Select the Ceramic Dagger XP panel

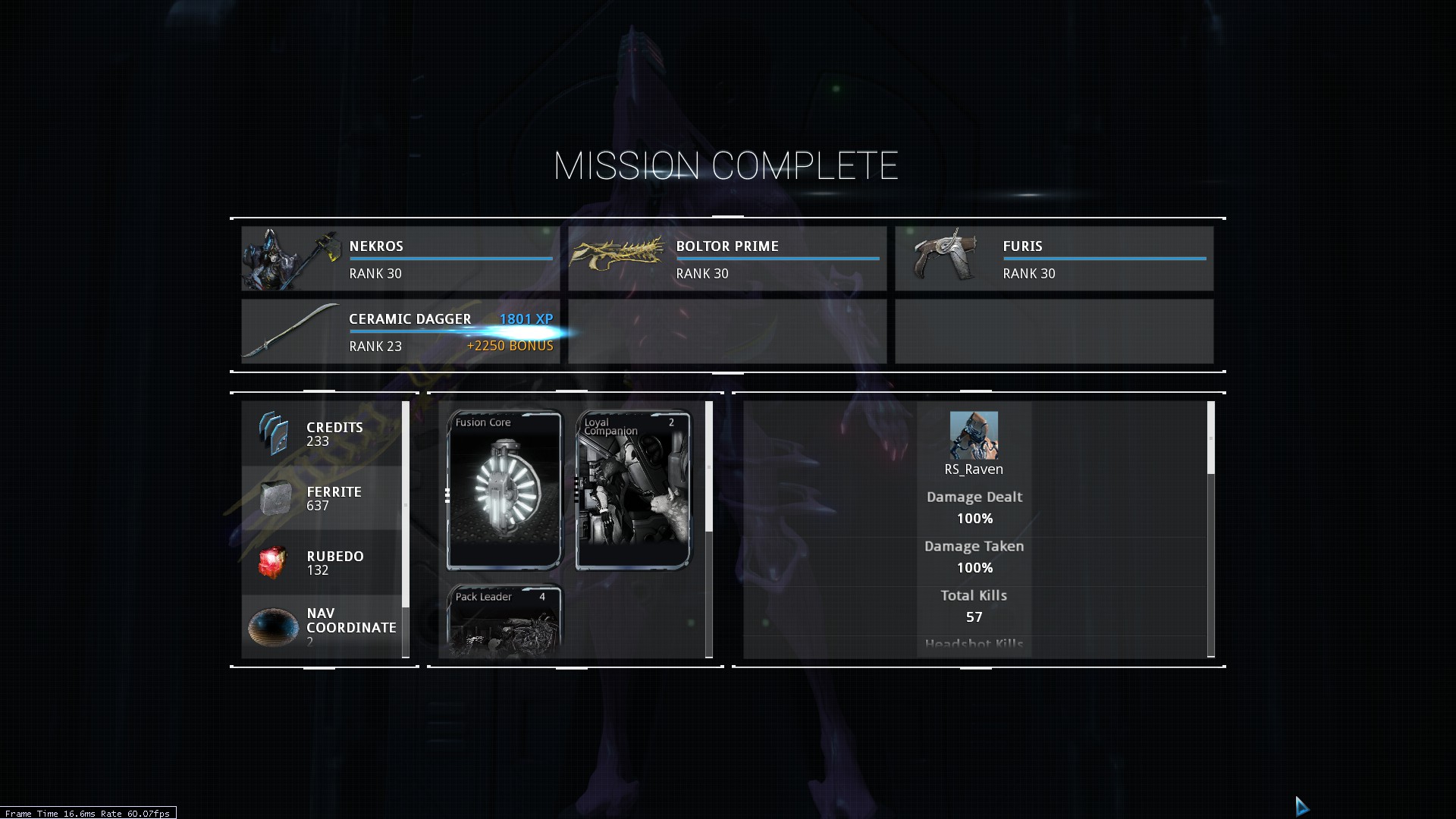coord(400,331)
